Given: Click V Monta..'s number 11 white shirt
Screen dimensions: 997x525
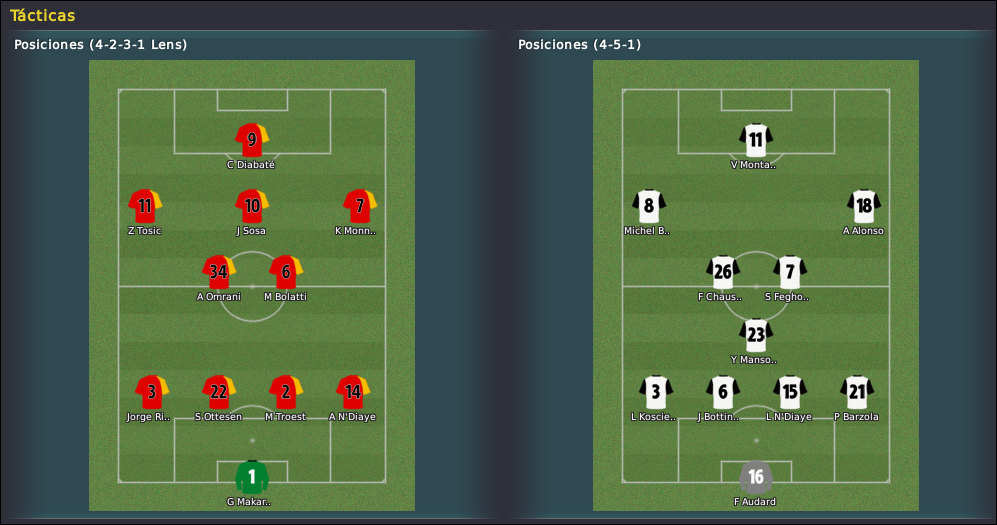Looking at the screenshot, I should tap(756, 140).
